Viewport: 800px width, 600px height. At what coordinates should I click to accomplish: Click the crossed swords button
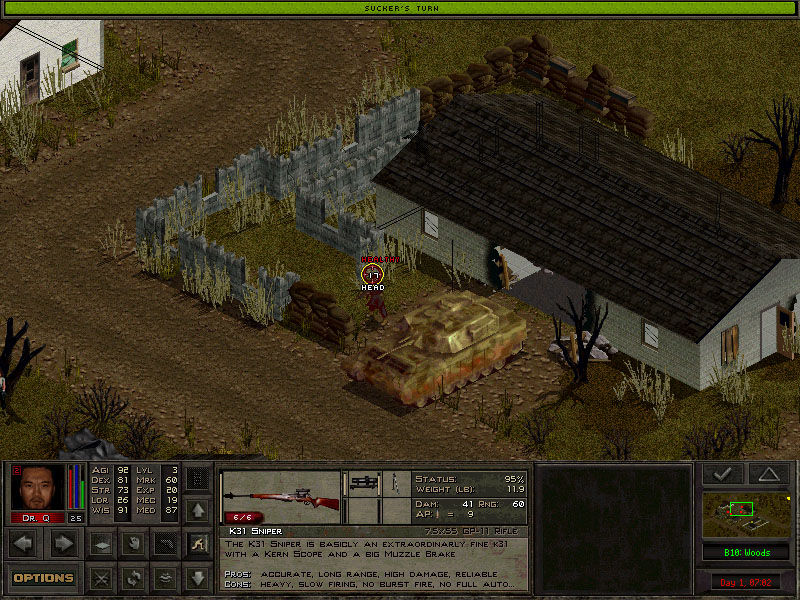click(x=100, y=578)
